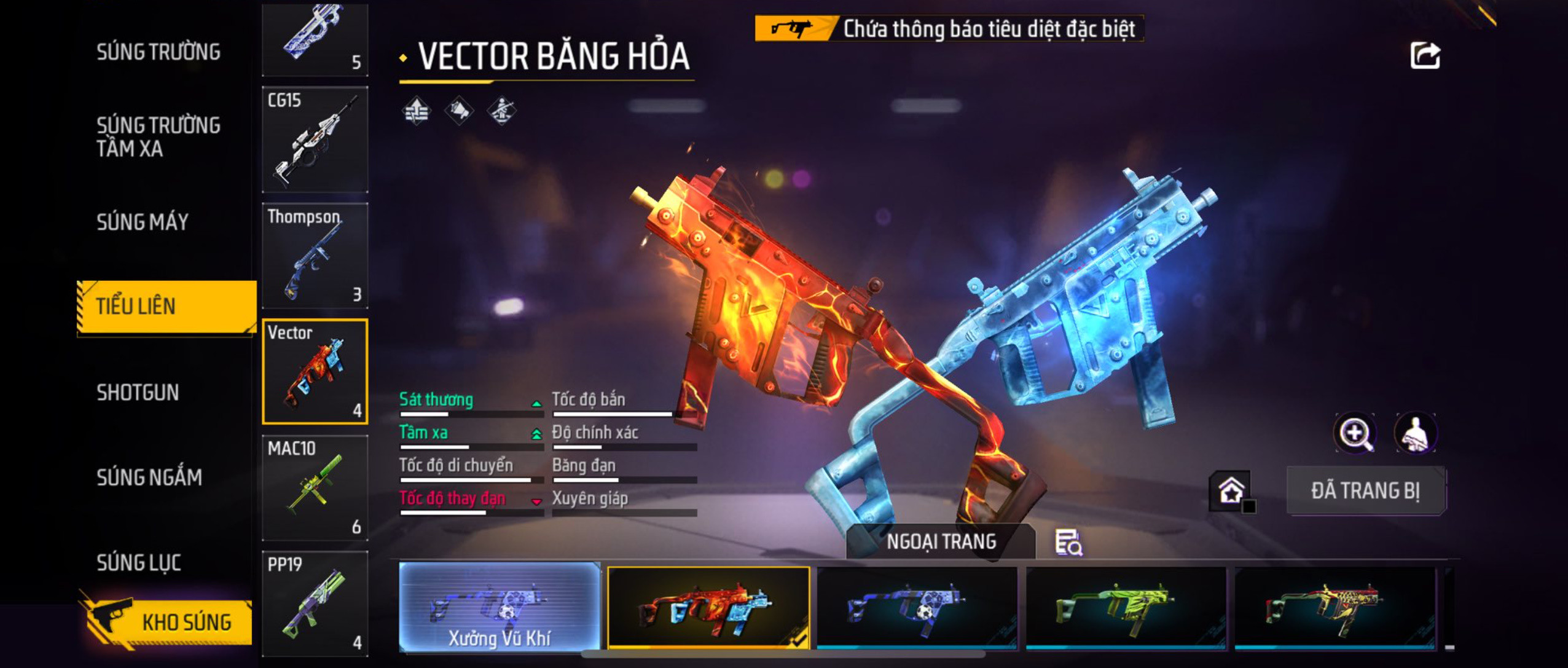Switch to Súng Trường Tầm Xa category
The image size is (1568, 668).
(x=158, y=136)
